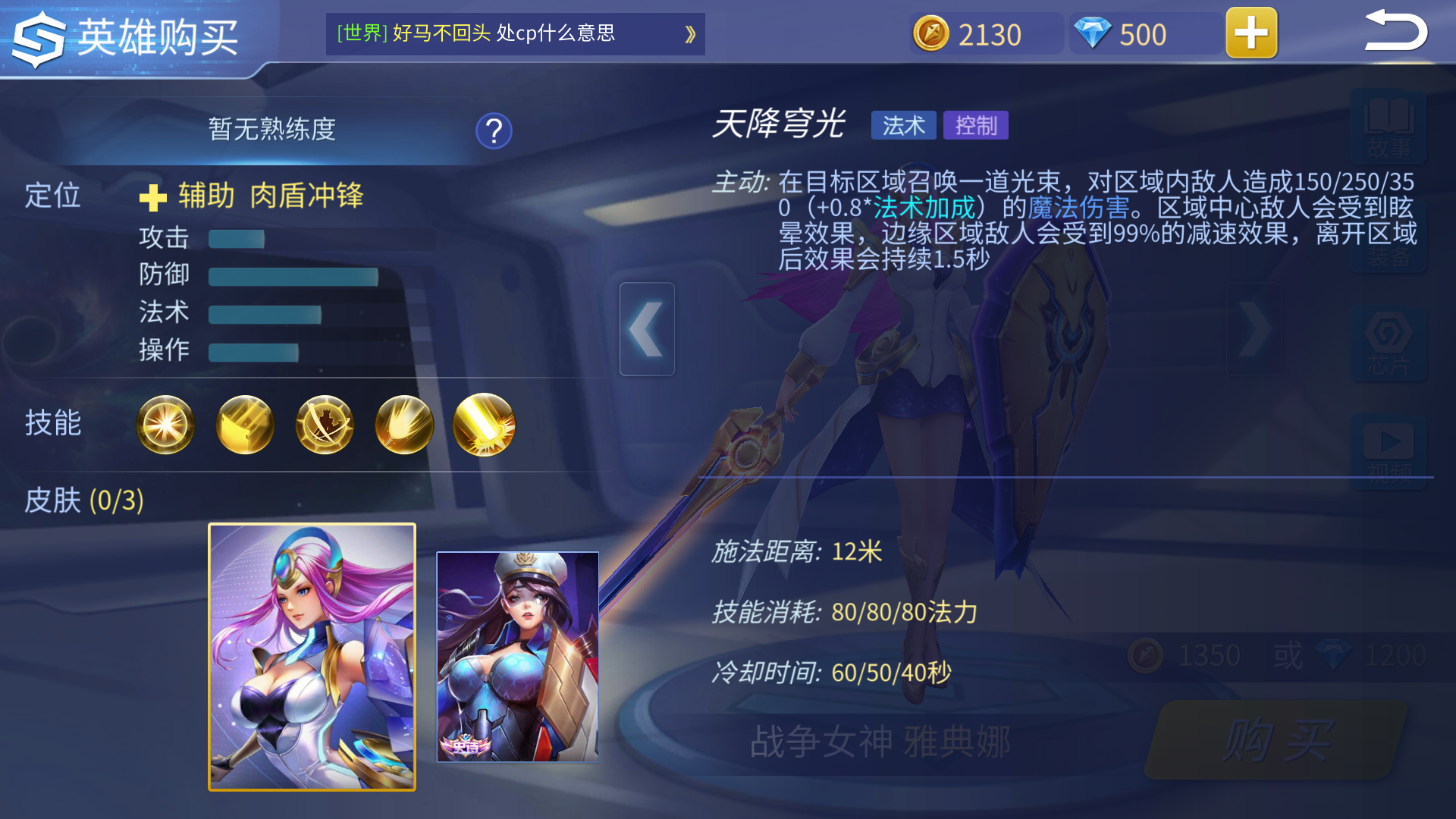
Task: Open the spinning blade skill icon
Action: (325, 425)
